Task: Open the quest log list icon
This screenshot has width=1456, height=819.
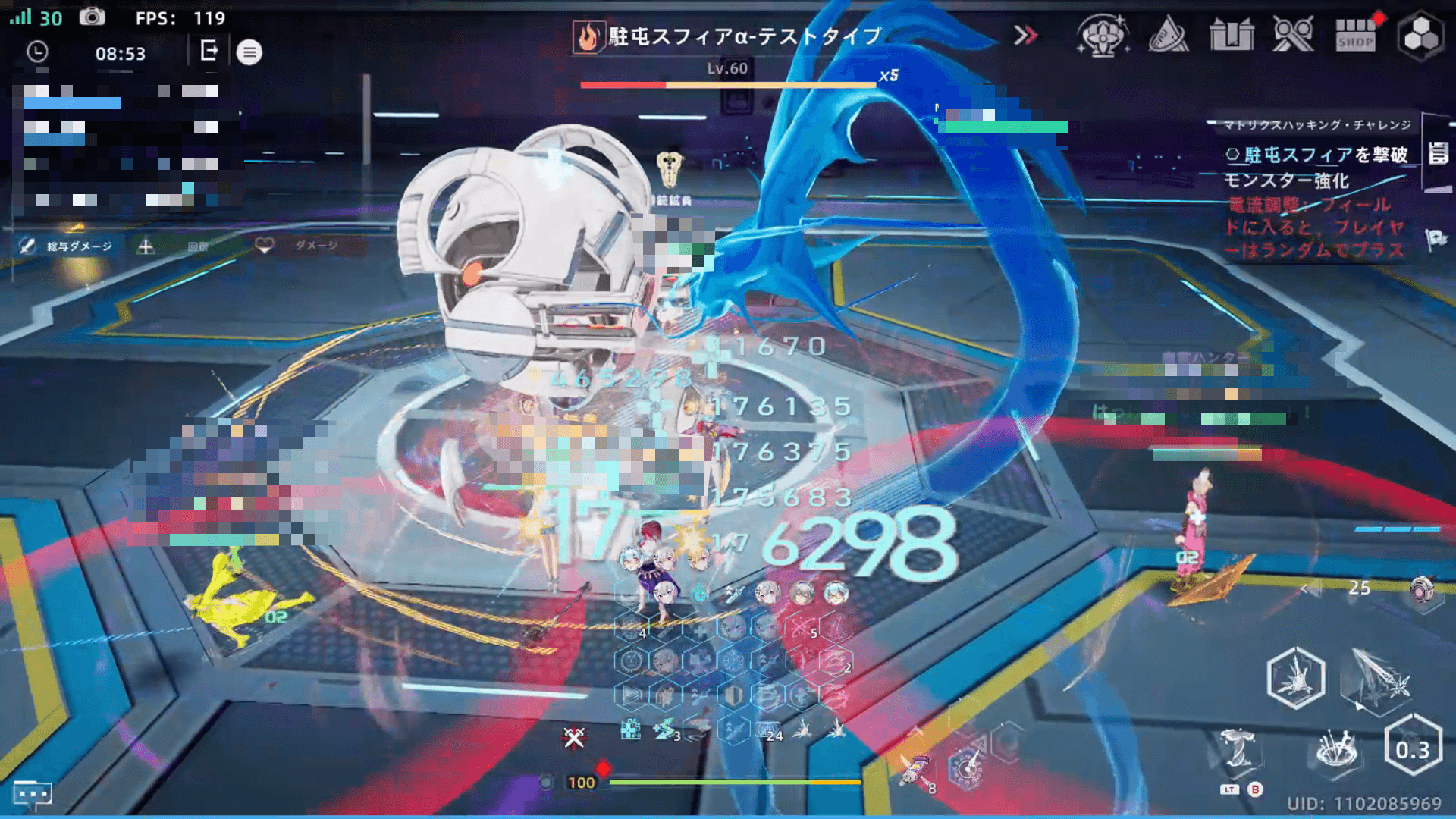Action: 1438,153
